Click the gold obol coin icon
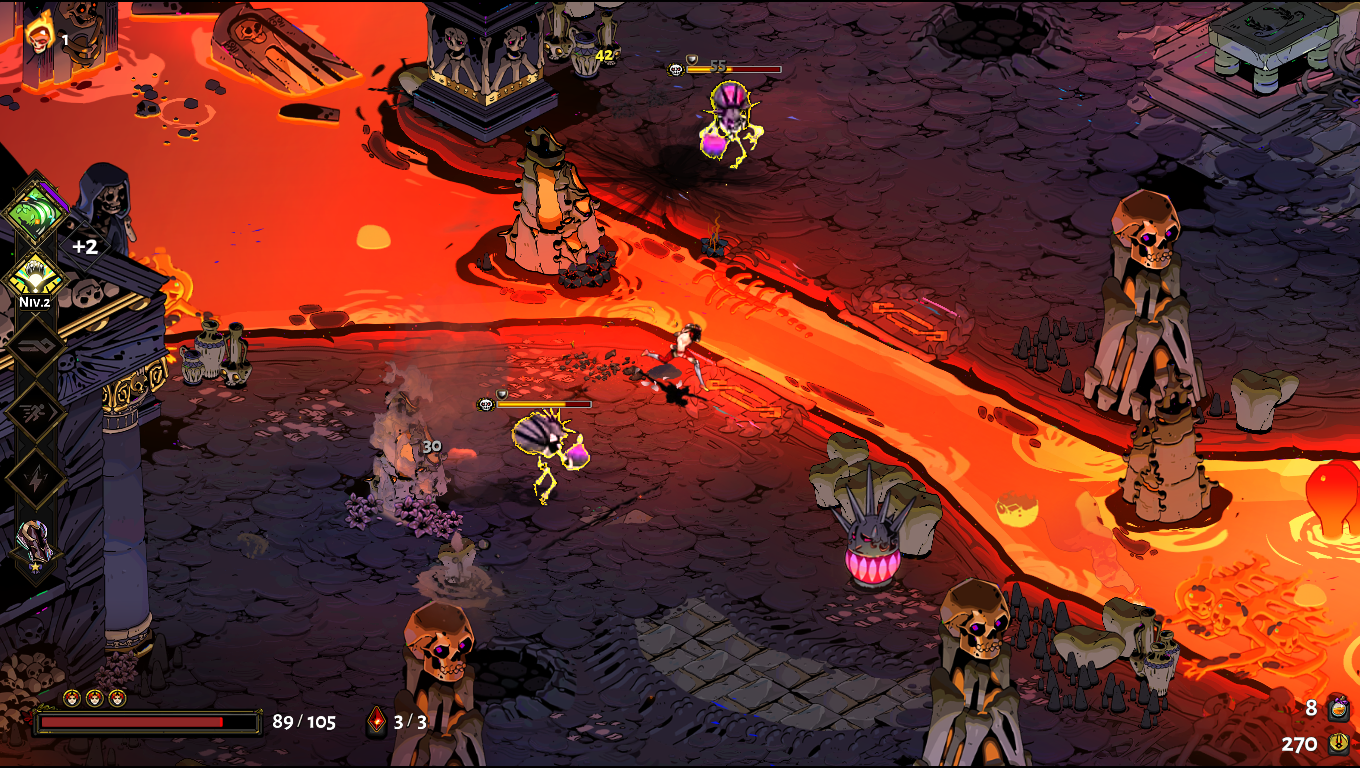 pyautogui.click(x=1338, y=743)
